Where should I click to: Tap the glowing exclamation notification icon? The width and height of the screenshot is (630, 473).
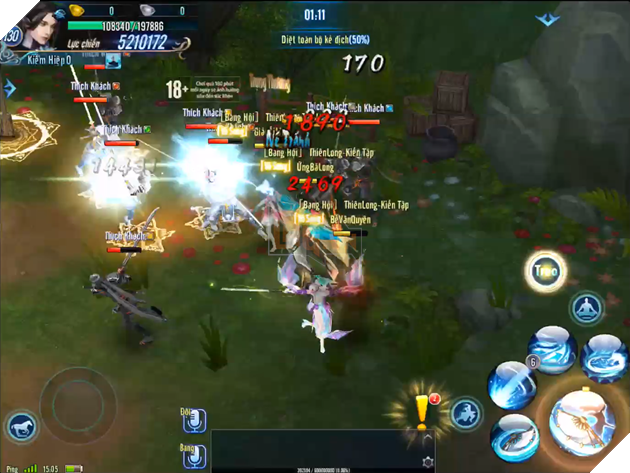tap(424, 412)
